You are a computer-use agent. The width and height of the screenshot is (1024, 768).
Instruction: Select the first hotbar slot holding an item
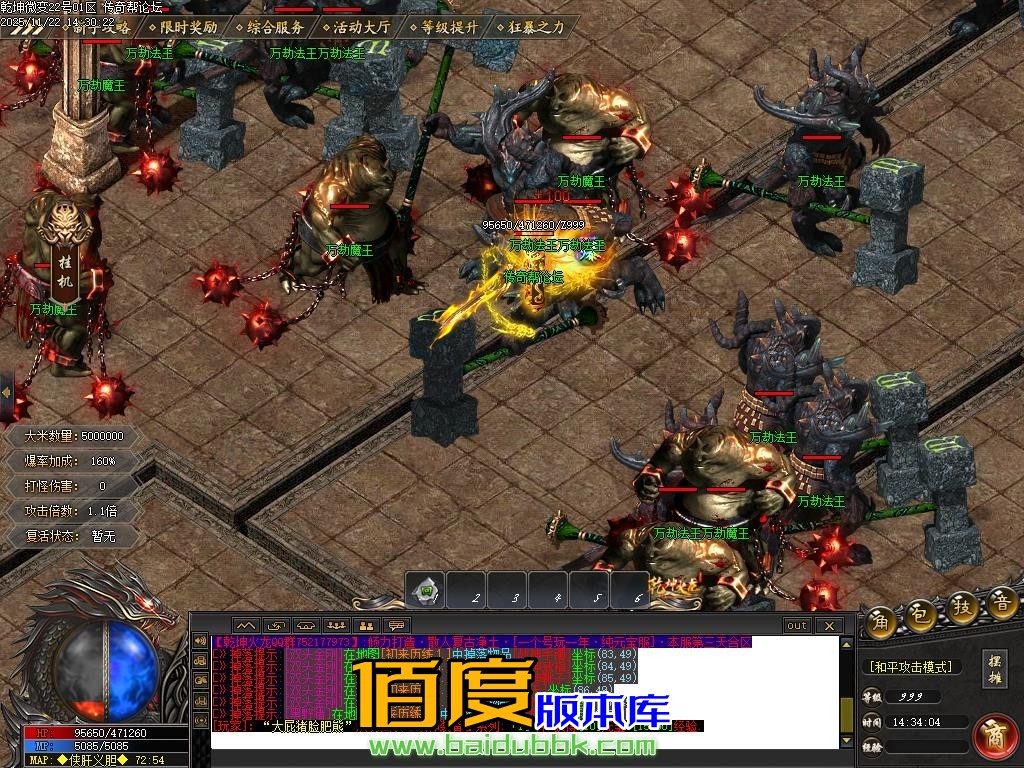pyautogui.click(x=425, y=591)
